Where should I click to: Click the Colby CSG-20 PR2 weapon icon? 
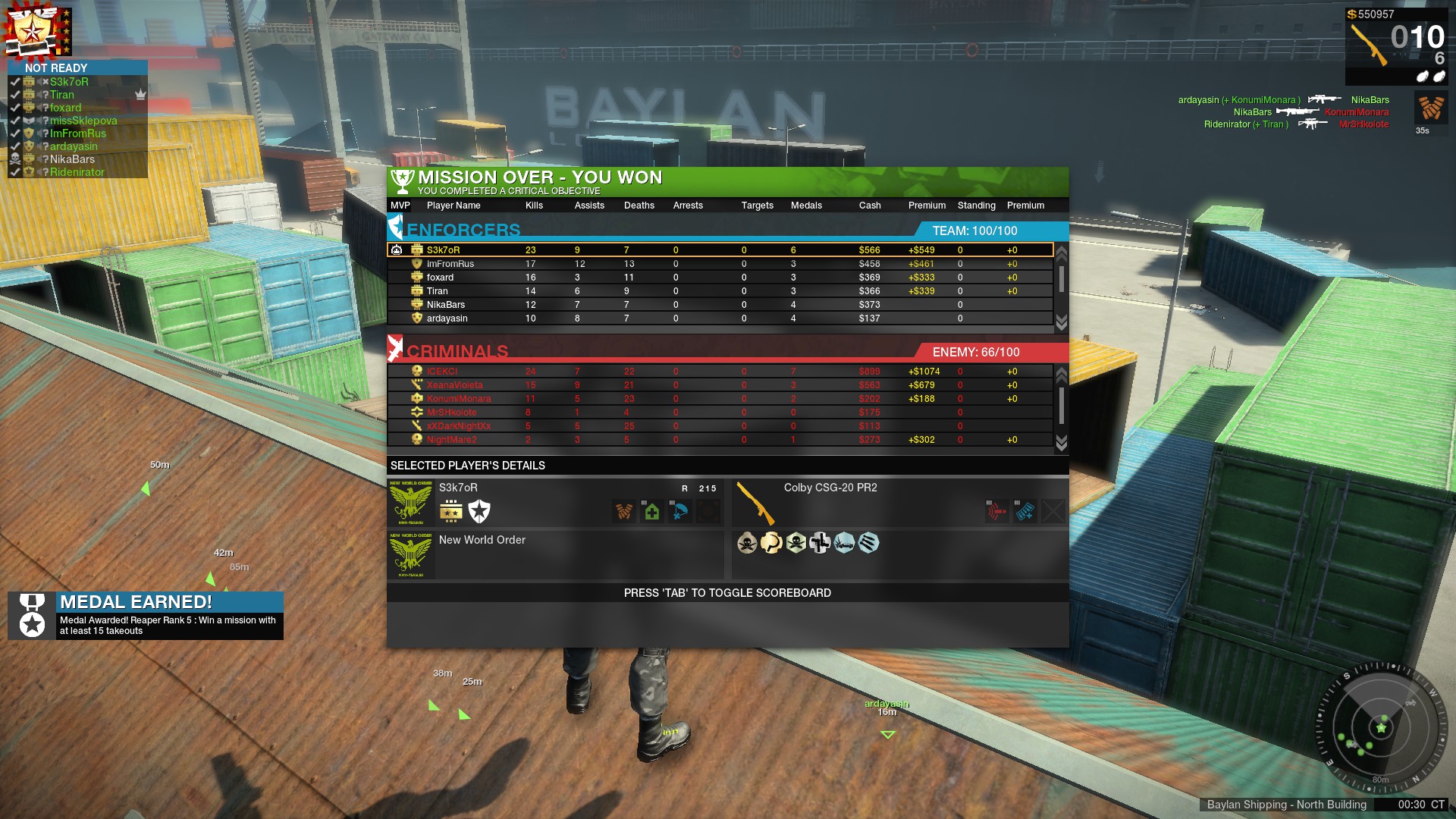point(755,503)
